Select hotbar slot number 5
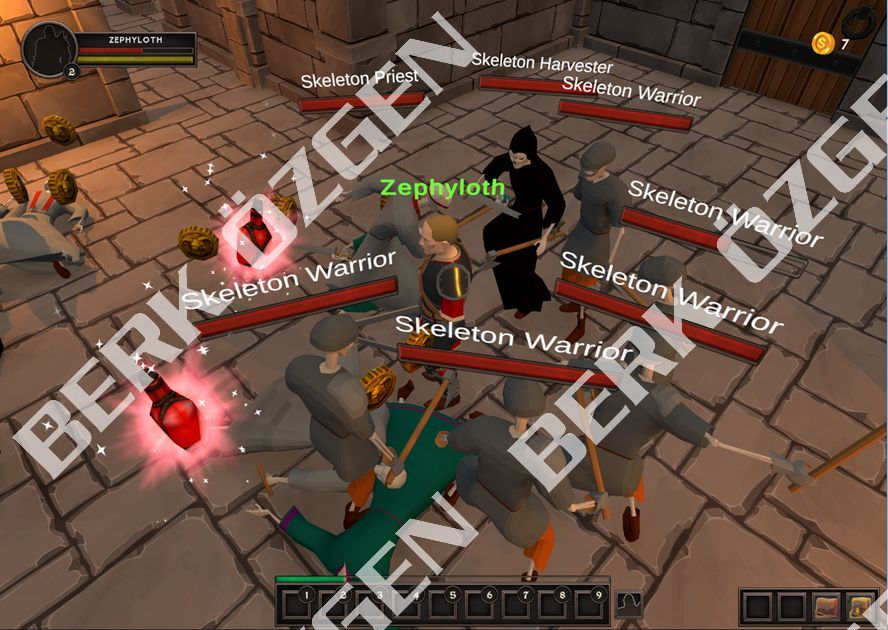This screenshot has height=630, width=888. point(445,605)
